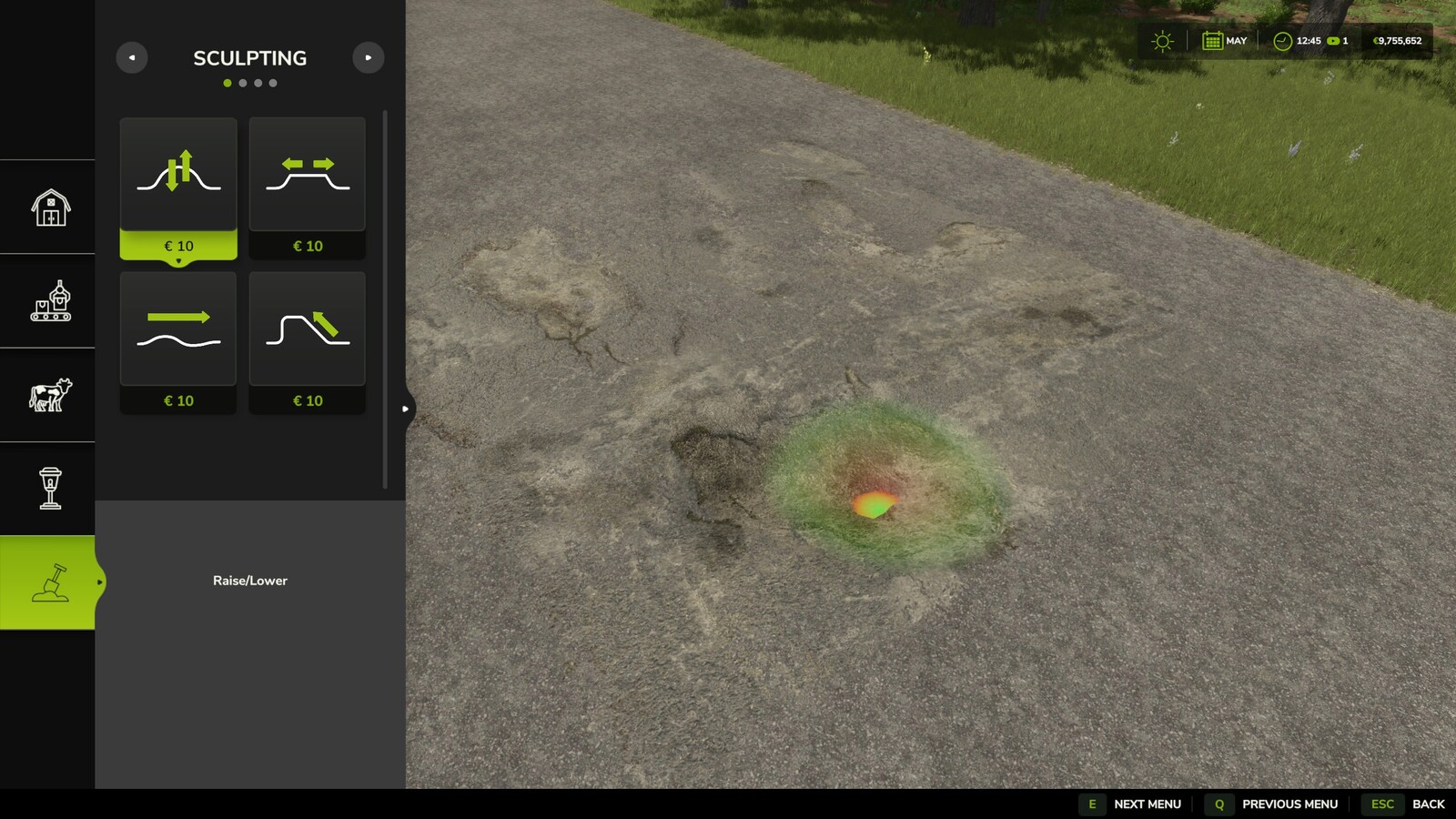Screen dimensions: 1456x819
Task: Select the landscaping shovel category
Action: (50, 582)
